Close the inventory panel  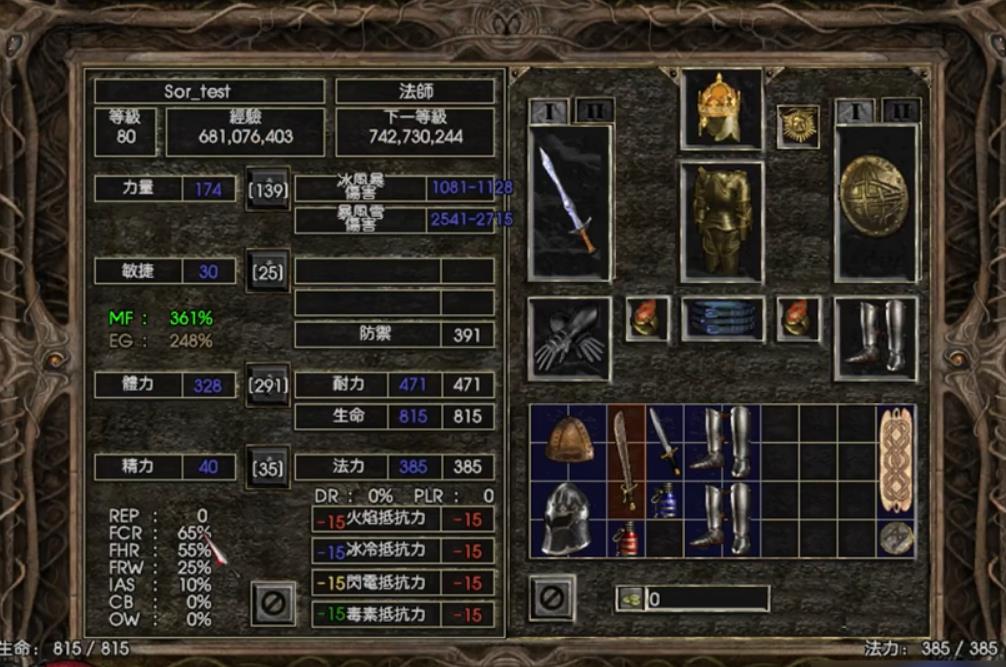coord(552,598)
